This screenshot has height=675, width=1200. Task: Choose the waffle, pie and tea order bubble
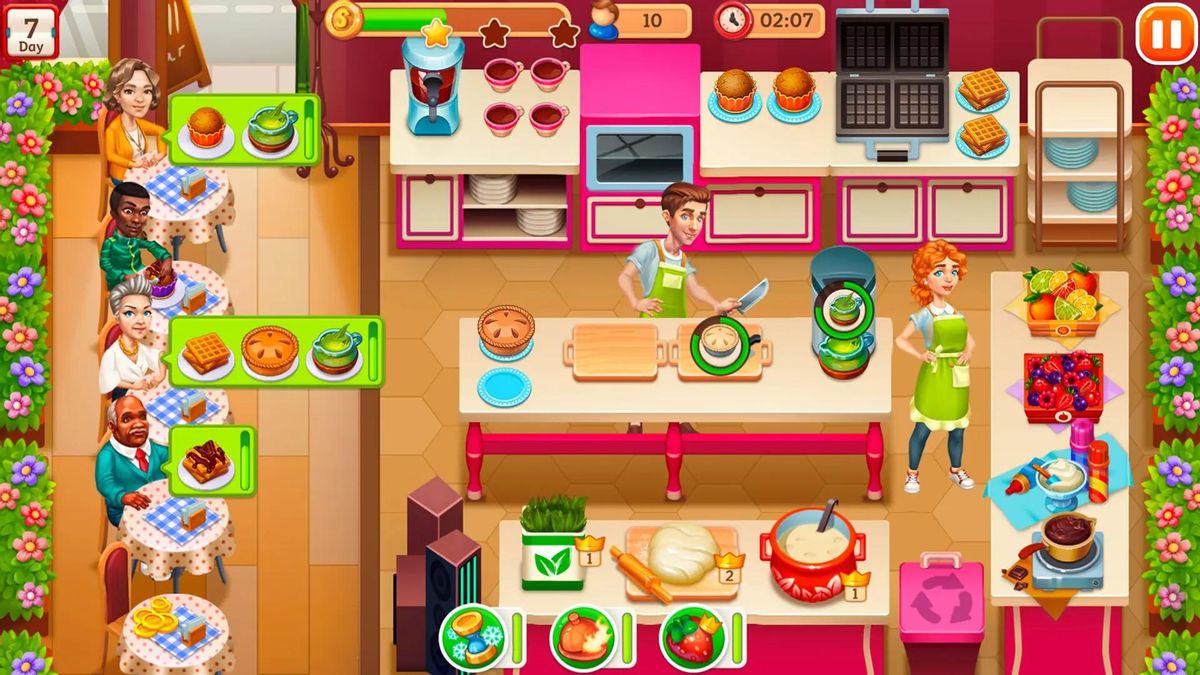coord(275,352)
